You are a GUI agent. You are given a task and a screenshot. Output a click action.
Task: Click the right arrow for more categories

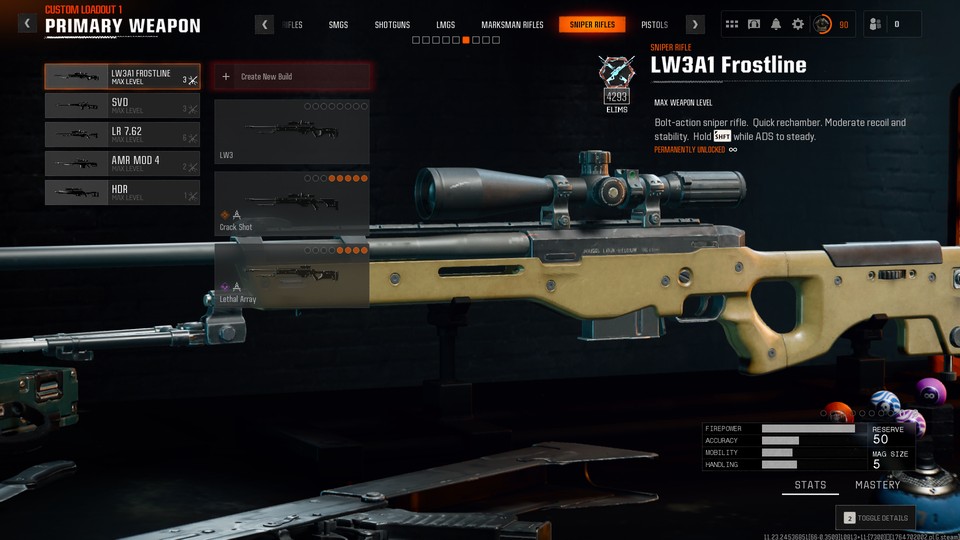[695, 25]
